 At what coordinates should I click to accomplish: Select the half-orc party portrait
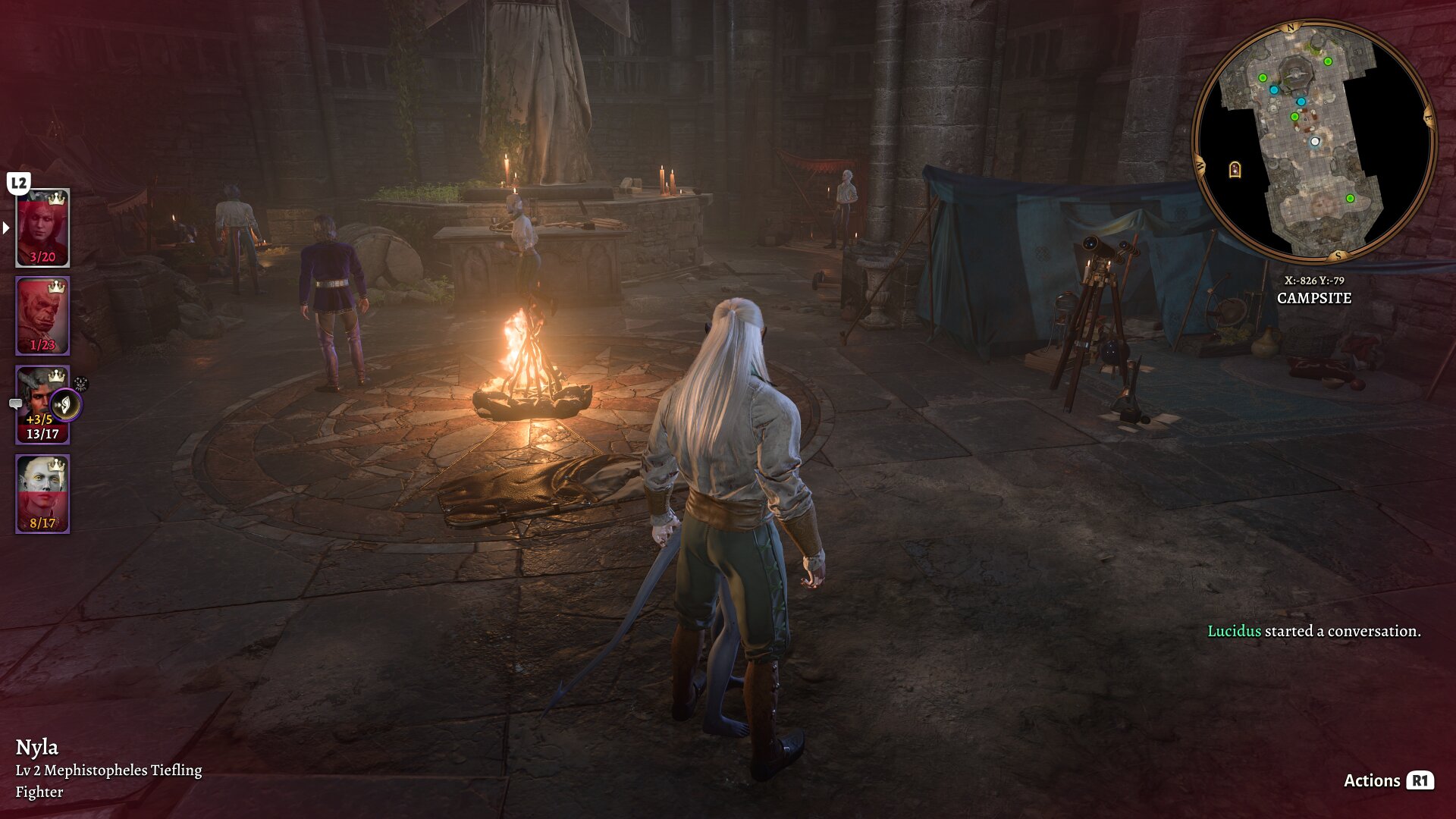tap(42, 315)
